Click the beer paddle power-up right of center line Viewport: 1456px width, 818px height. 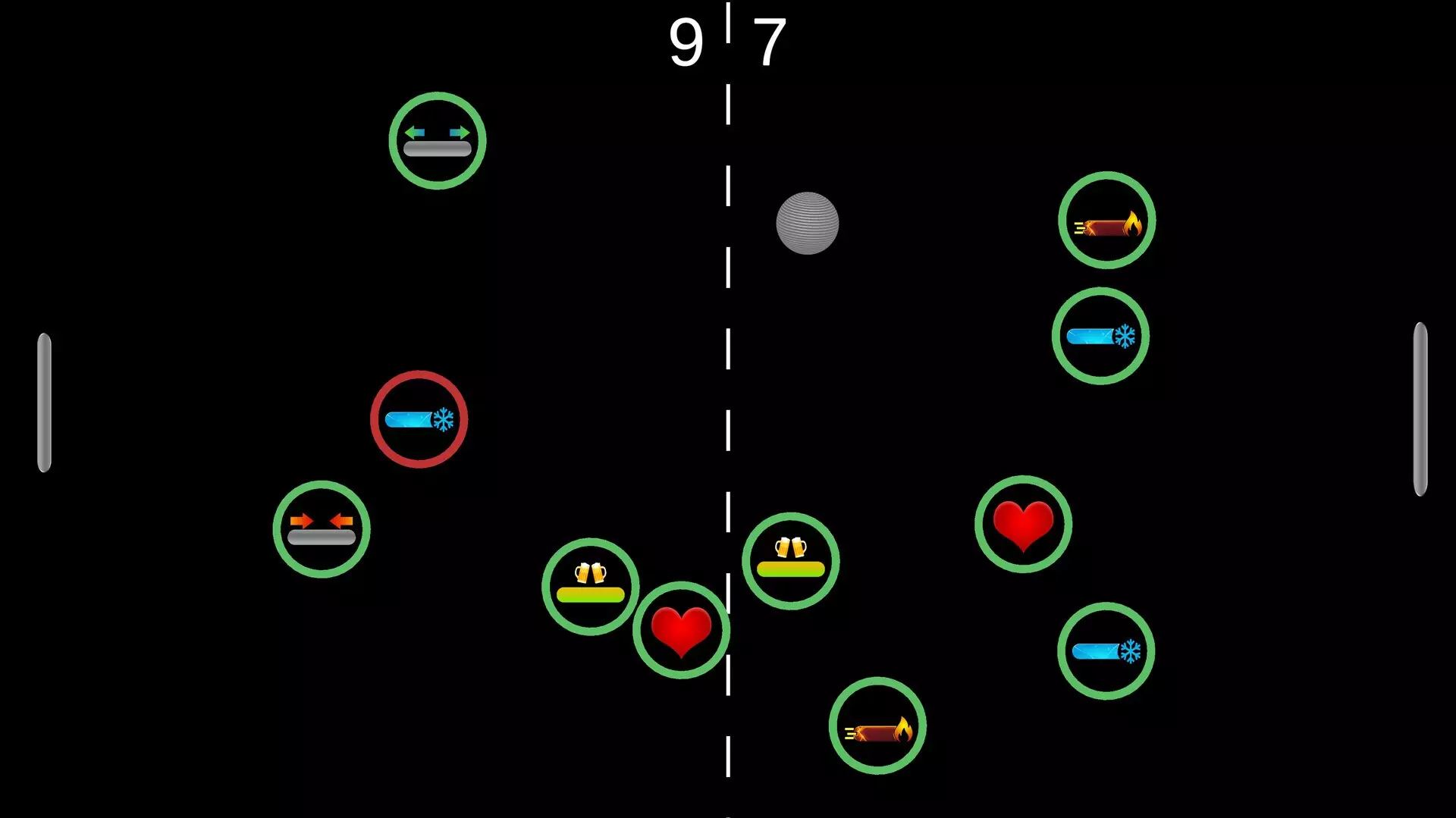pos(791,559)
